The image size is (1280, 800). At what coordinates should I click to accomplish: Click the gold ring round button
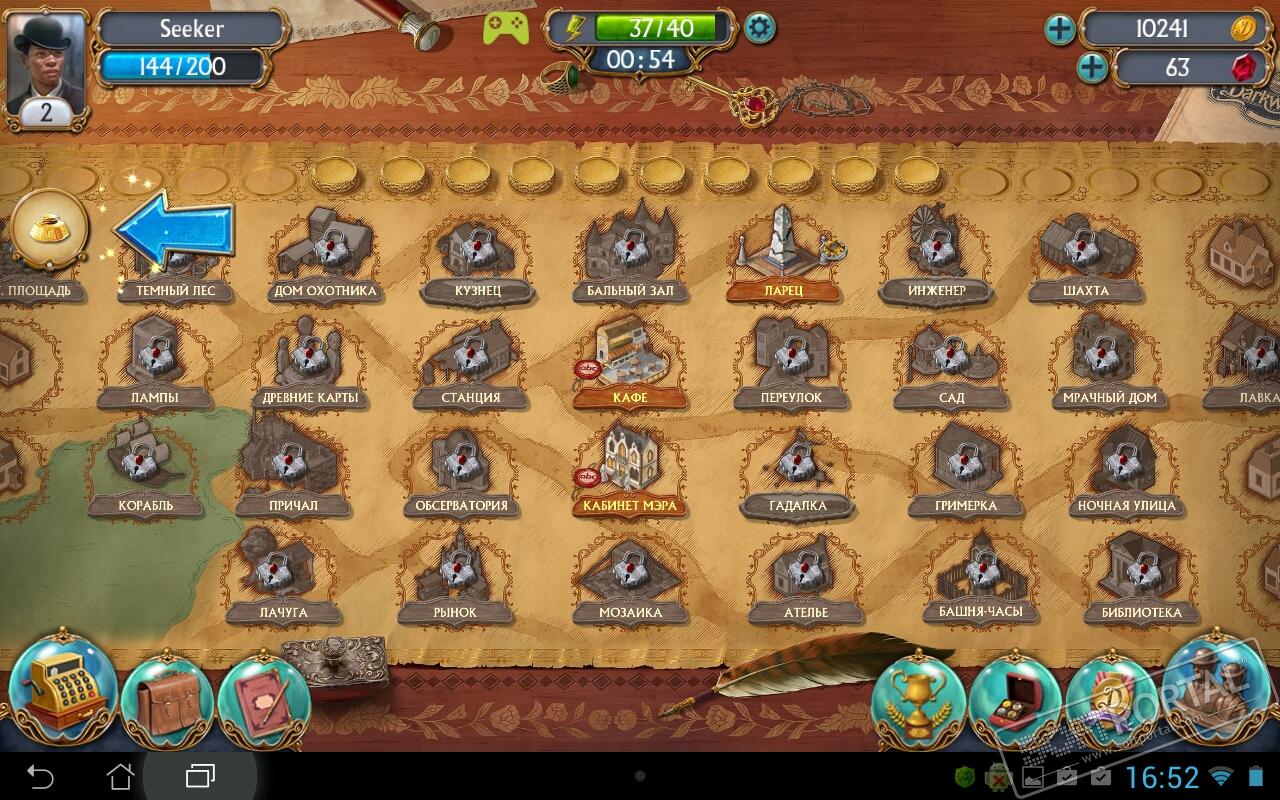[x=49, y=228]
